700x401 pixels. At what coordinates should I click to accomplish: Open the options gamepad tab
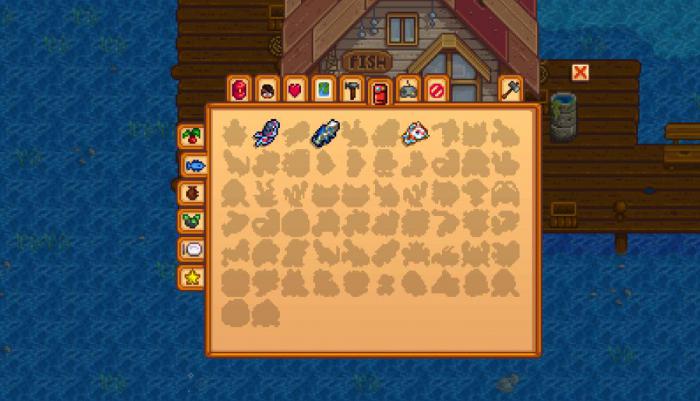pos(408,90)
